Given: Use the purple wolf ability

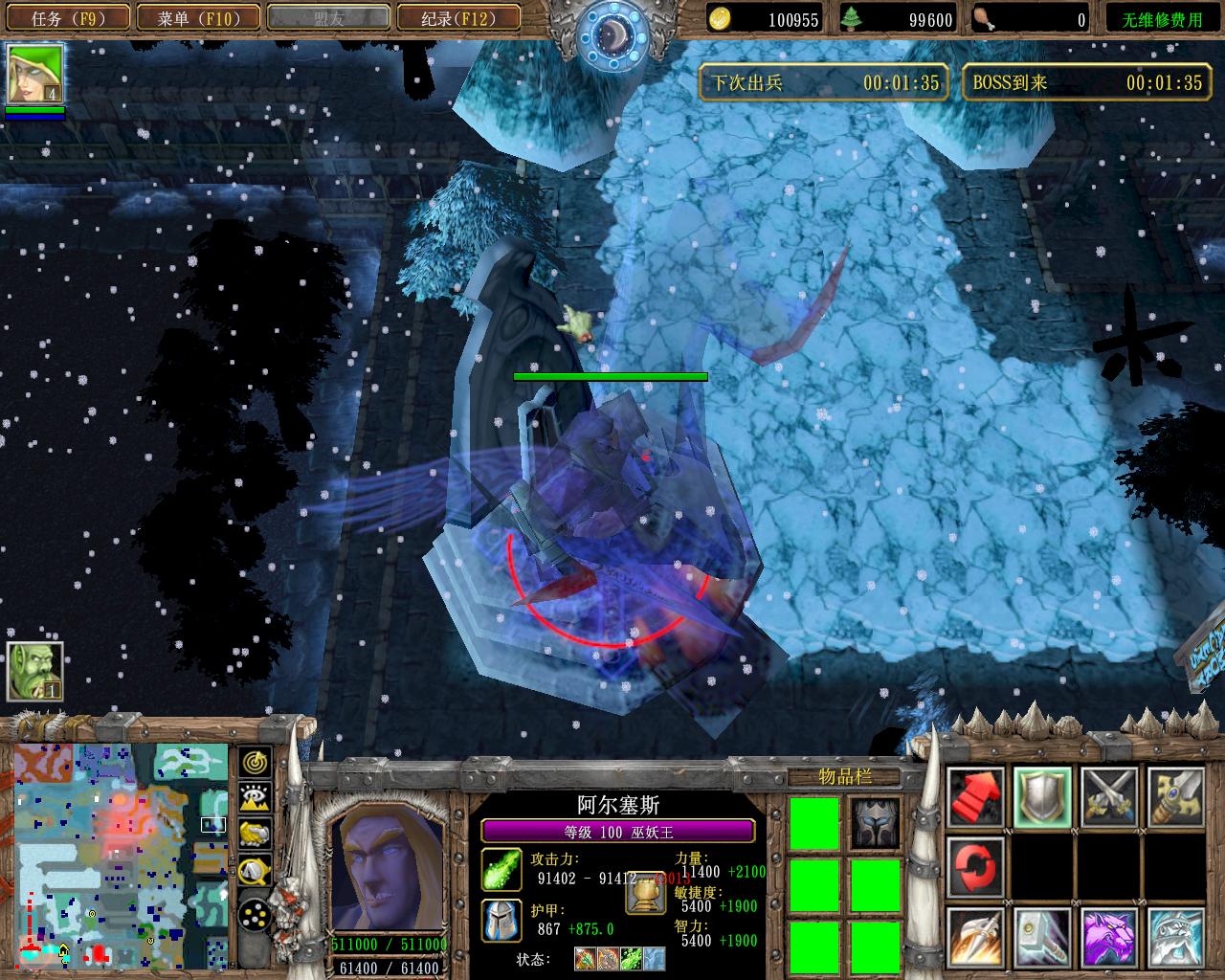Looking at the screenshot, I should (x=1109, y=937).
